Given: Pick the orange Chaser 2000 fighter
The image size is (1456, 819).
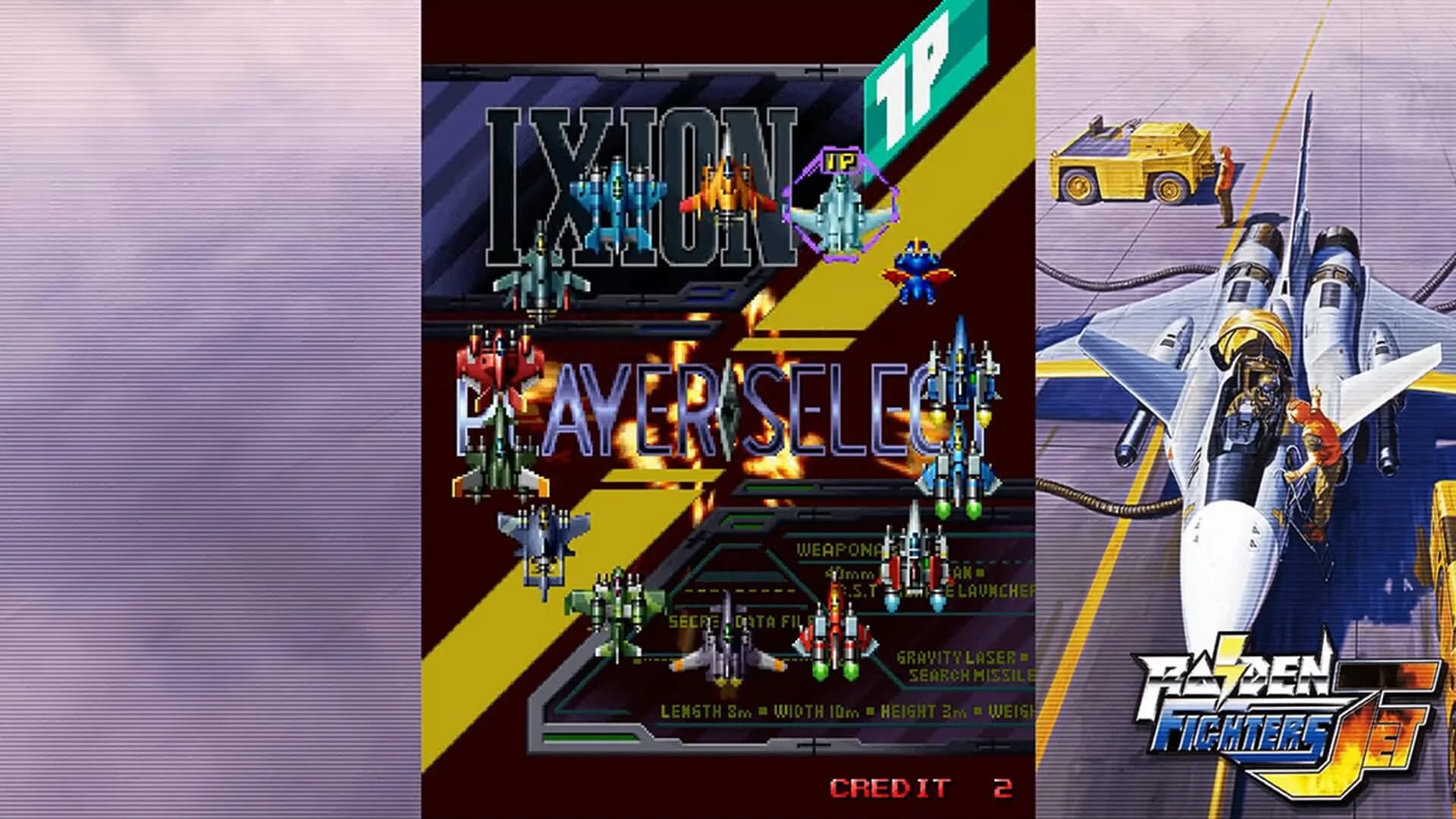Looking at the screenshot, I should tap(724, 190).
